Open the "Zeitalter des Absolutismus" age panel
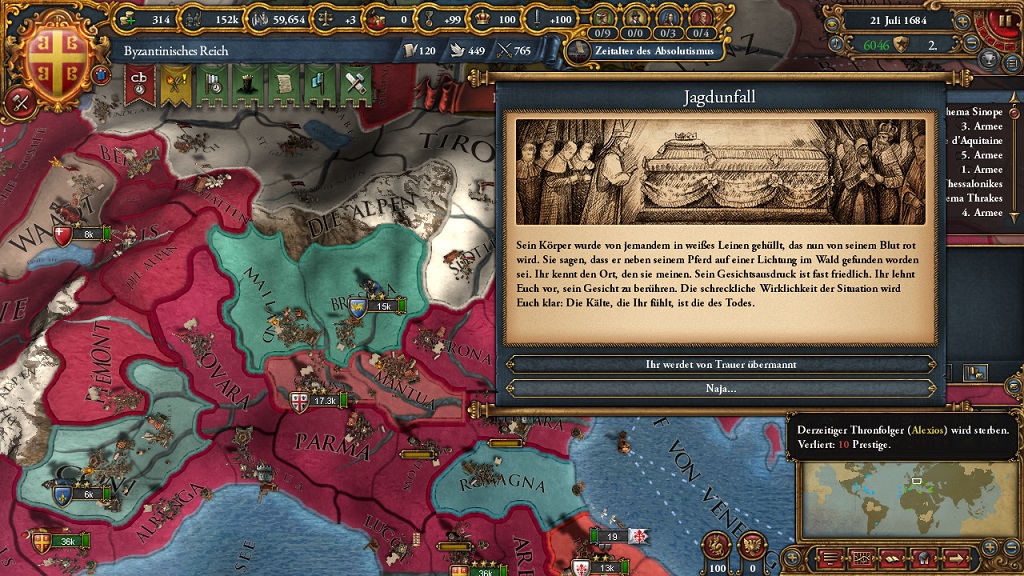This screenshot has height=576, width=1024. pyautogui.click(x=645, y=50)
